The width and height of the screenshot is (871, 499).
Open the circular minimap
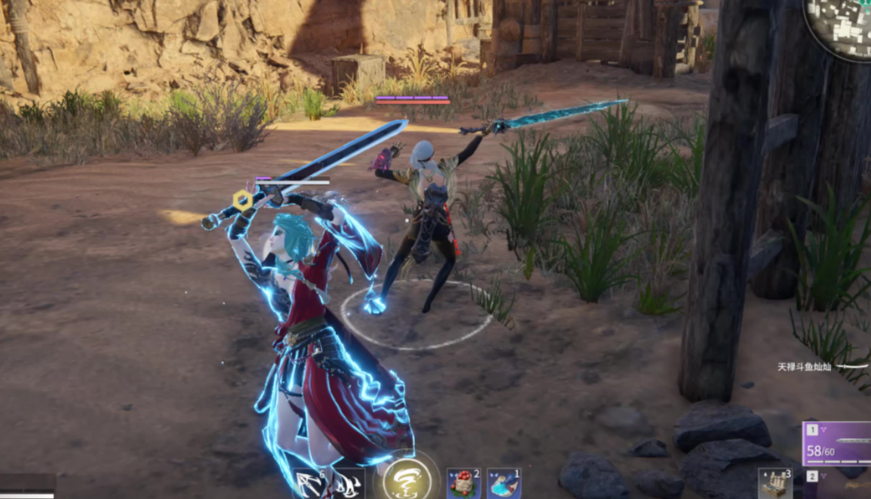point(842,24)
